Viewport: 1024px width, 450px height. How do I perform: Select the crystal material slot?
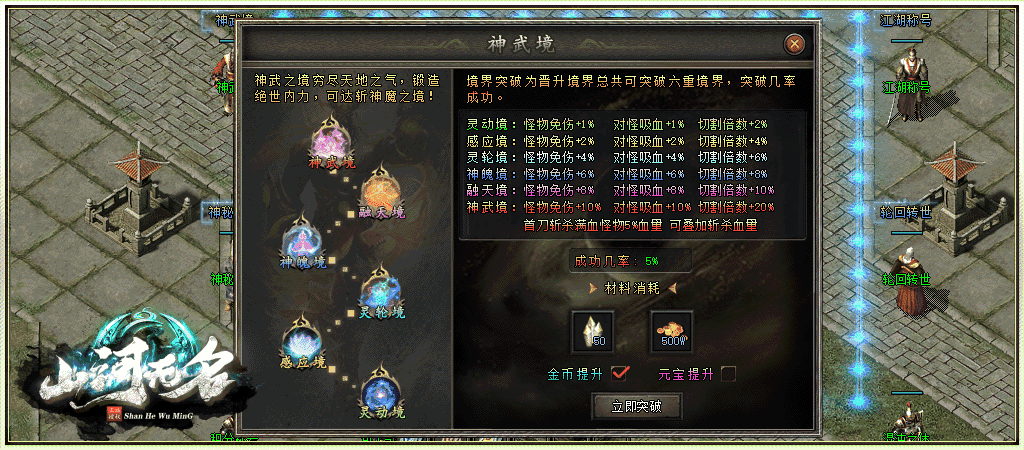pyautogui.click(x=591, y=330)
